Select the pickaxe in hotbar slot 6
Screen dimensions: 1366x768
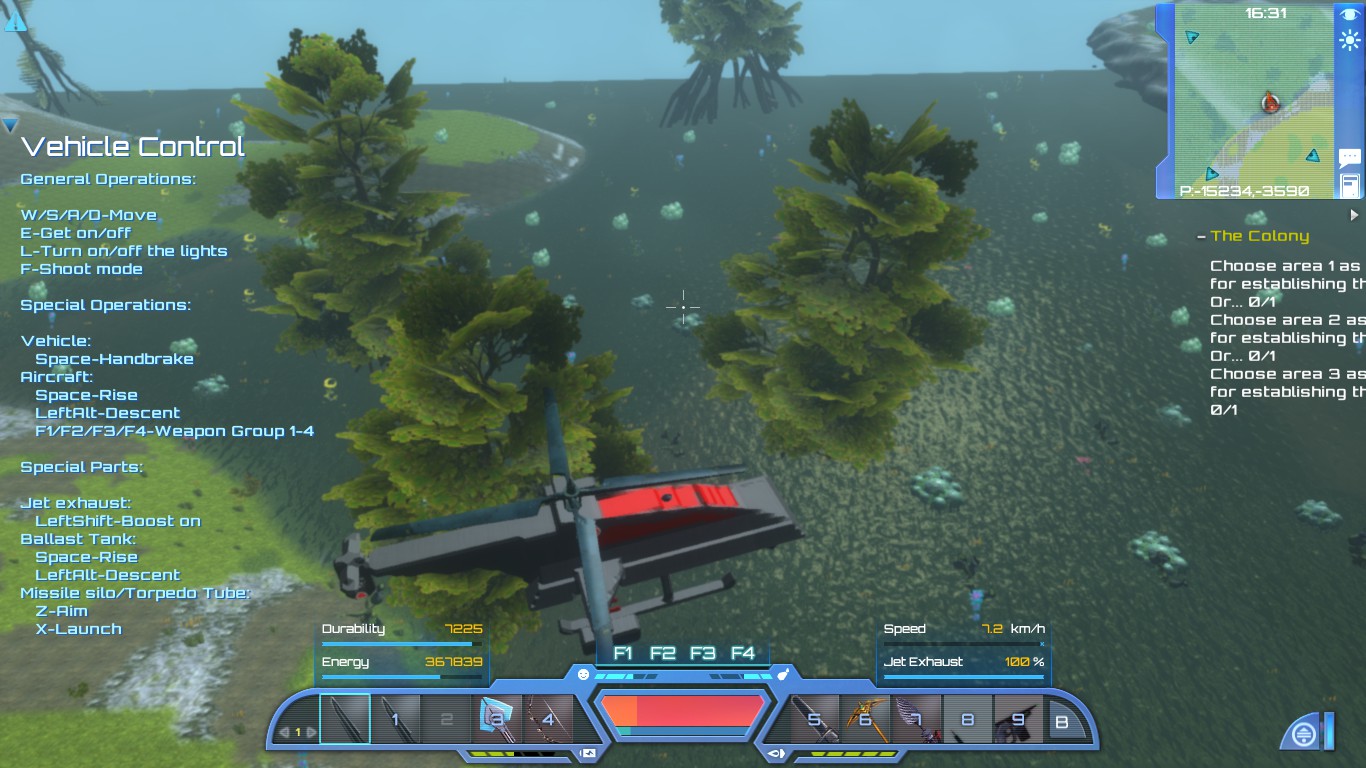(x=866, y=718)
